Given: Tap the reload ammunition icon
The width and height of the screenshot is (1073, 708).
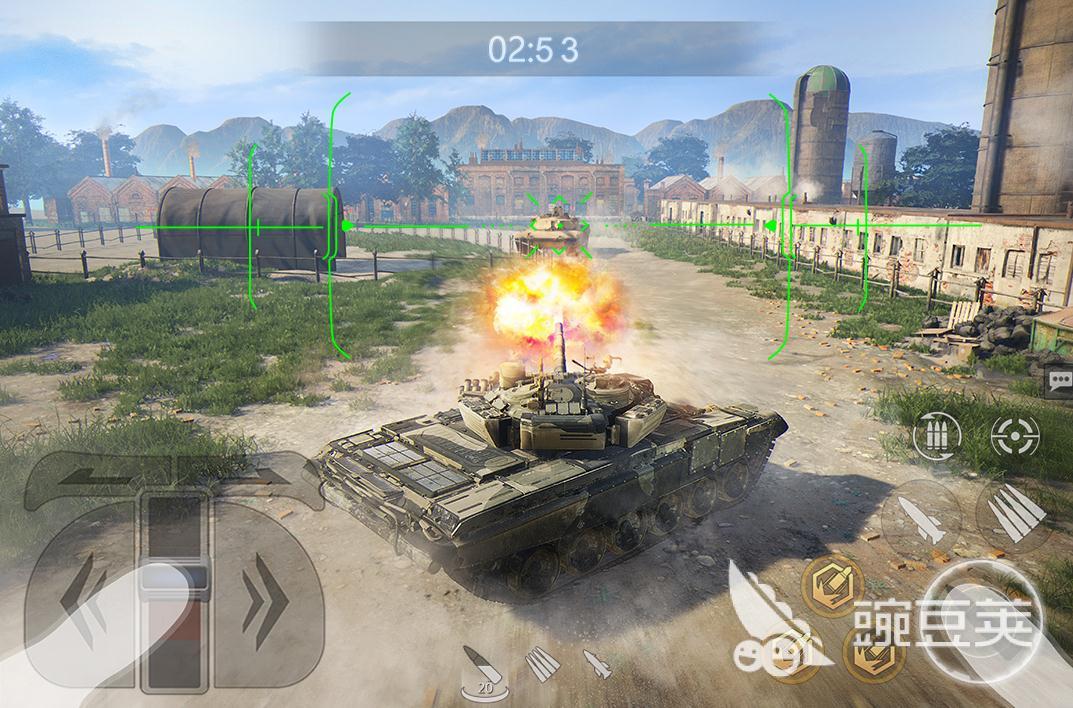Looking at the screenshot, I should point(937,434).
